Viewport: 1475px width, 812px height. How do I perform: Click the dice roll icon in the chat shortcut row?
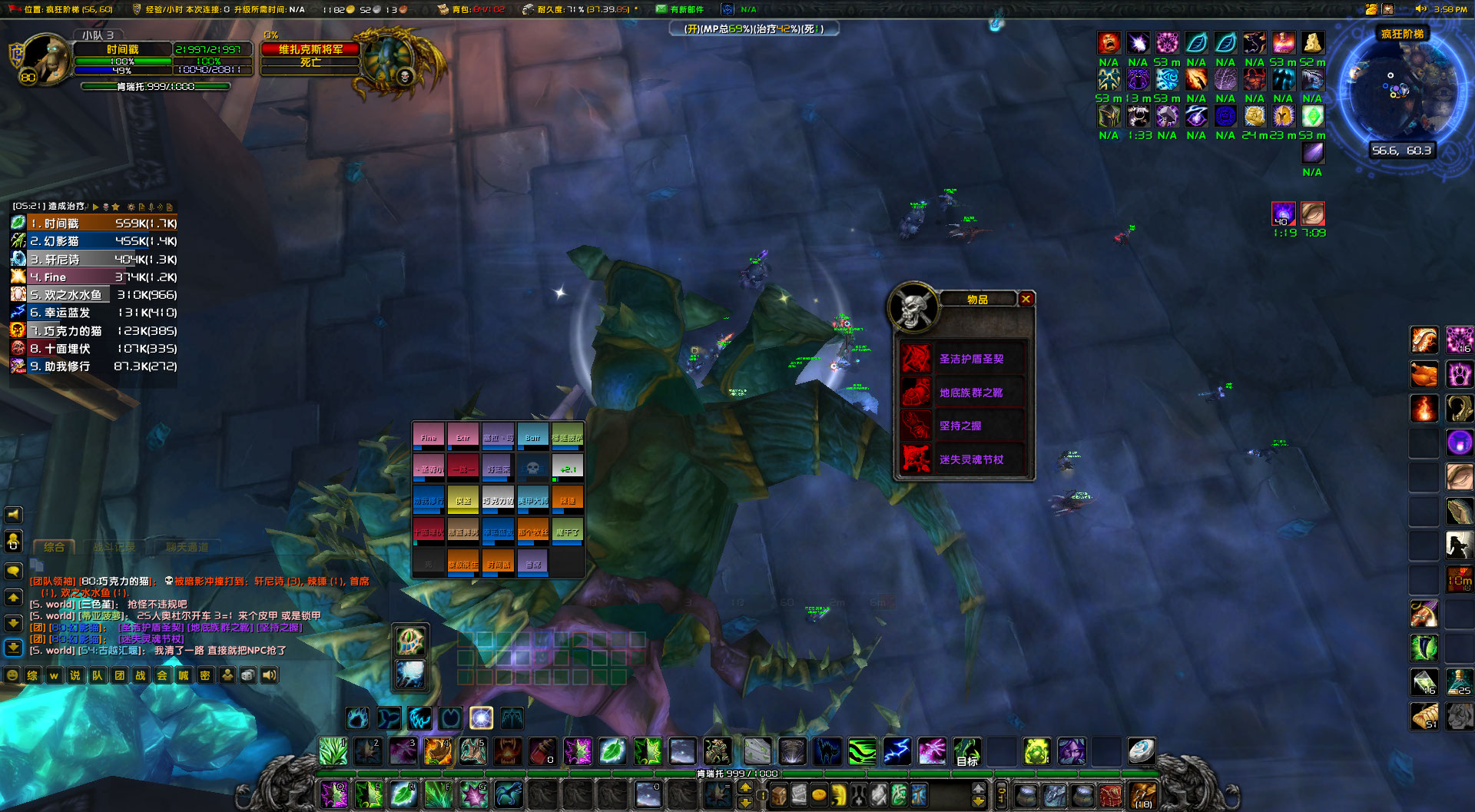coord(247,676)
